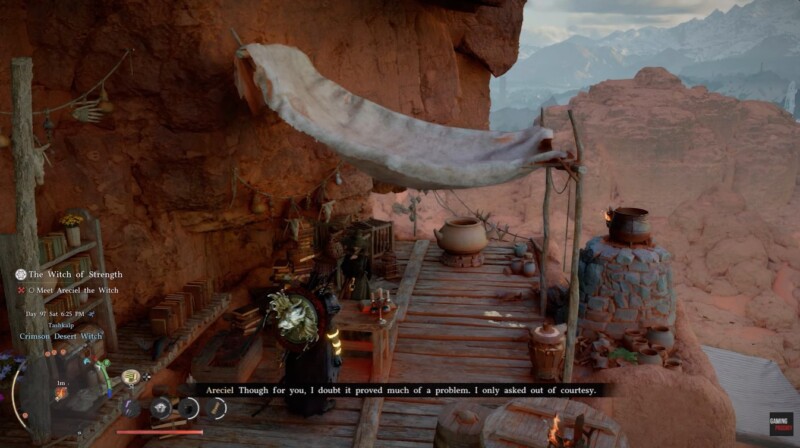Select the purple slash skill slot
Screen dimensions: 800x448
click(131, 408)
